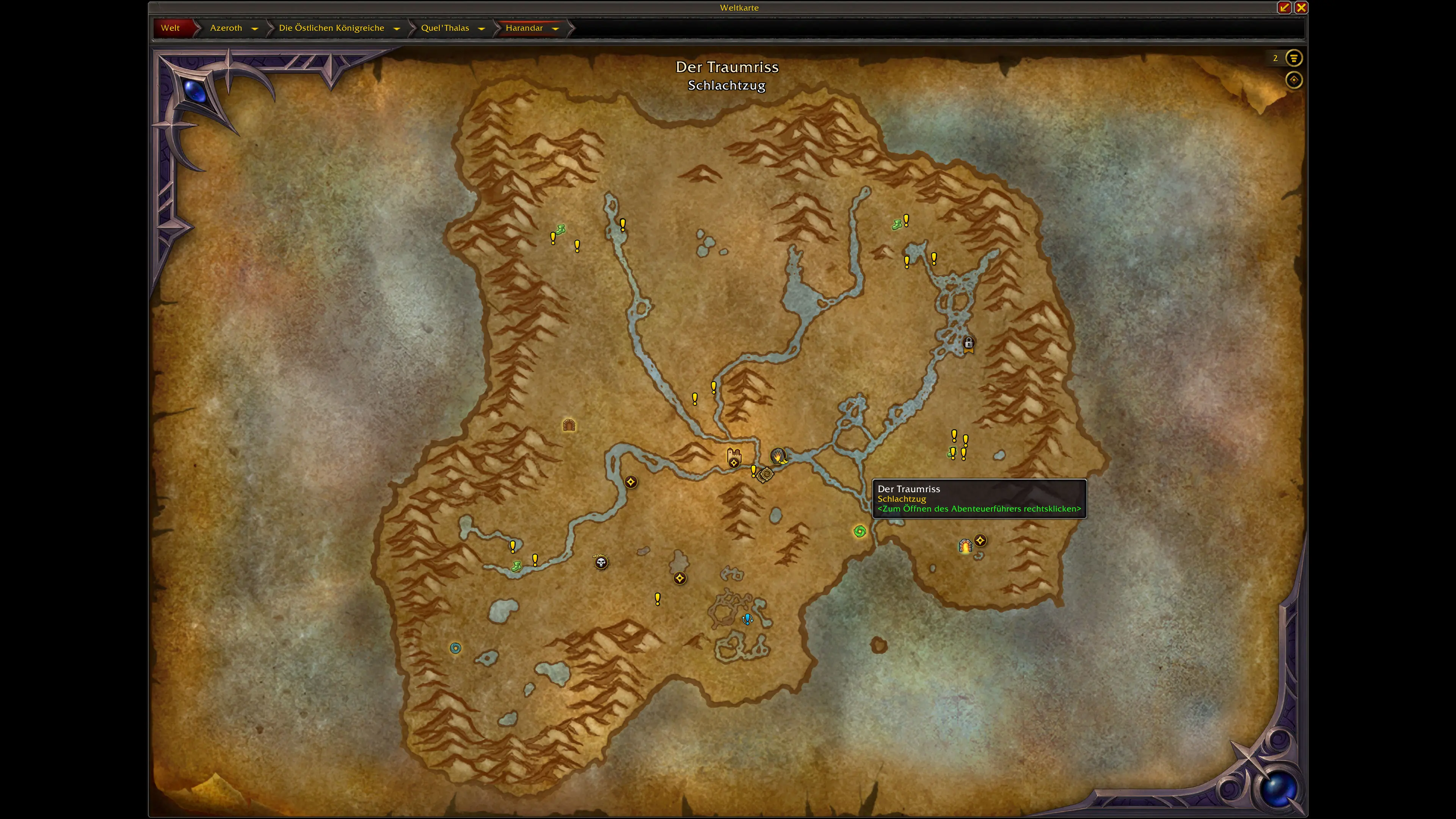The image size is (1456, 819).
Task: Open the Harandar zone dropdown arrow
Action: [555, 28]
